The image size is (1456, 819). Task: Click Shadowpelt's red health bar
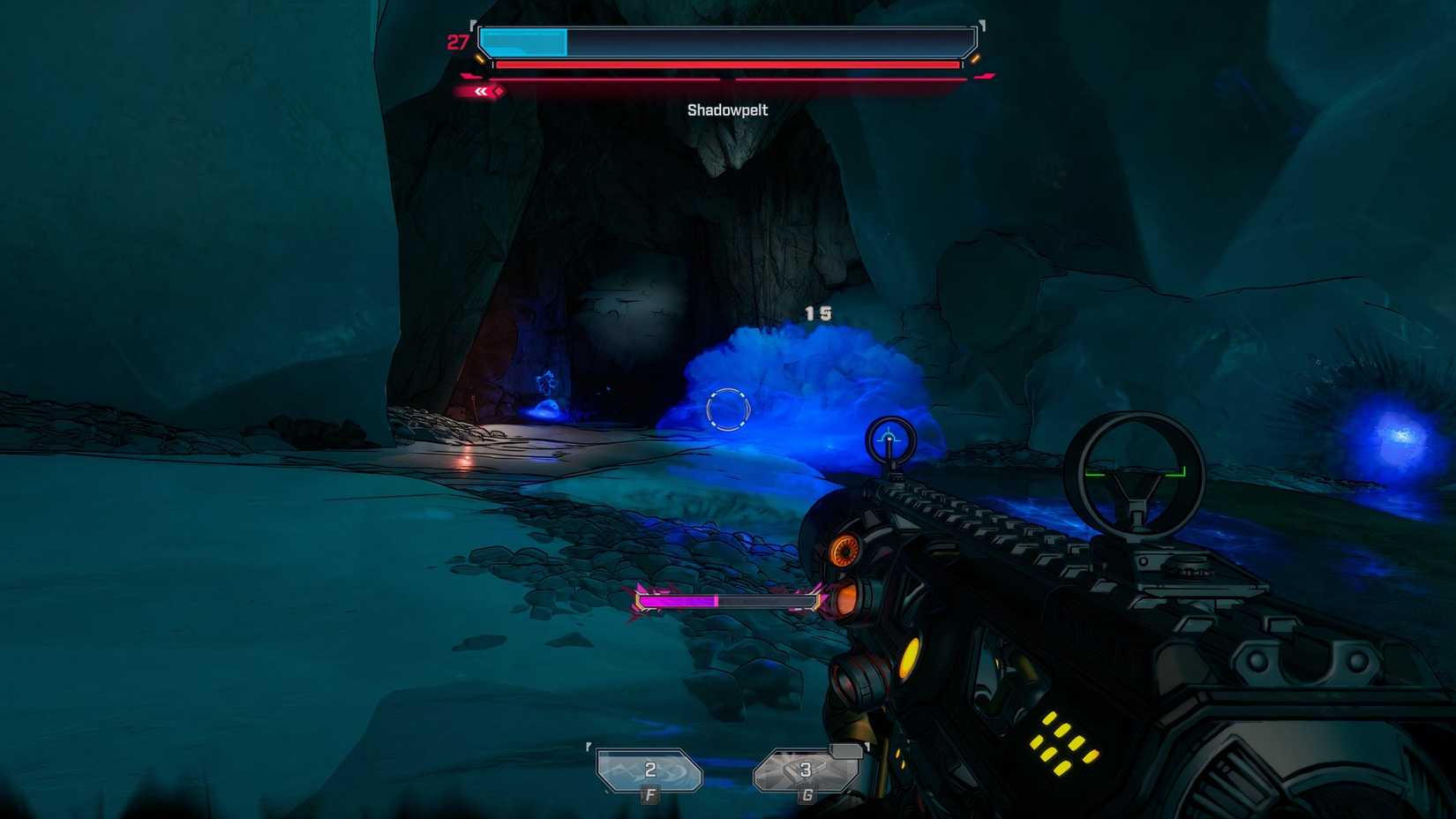tap(727, 65)
